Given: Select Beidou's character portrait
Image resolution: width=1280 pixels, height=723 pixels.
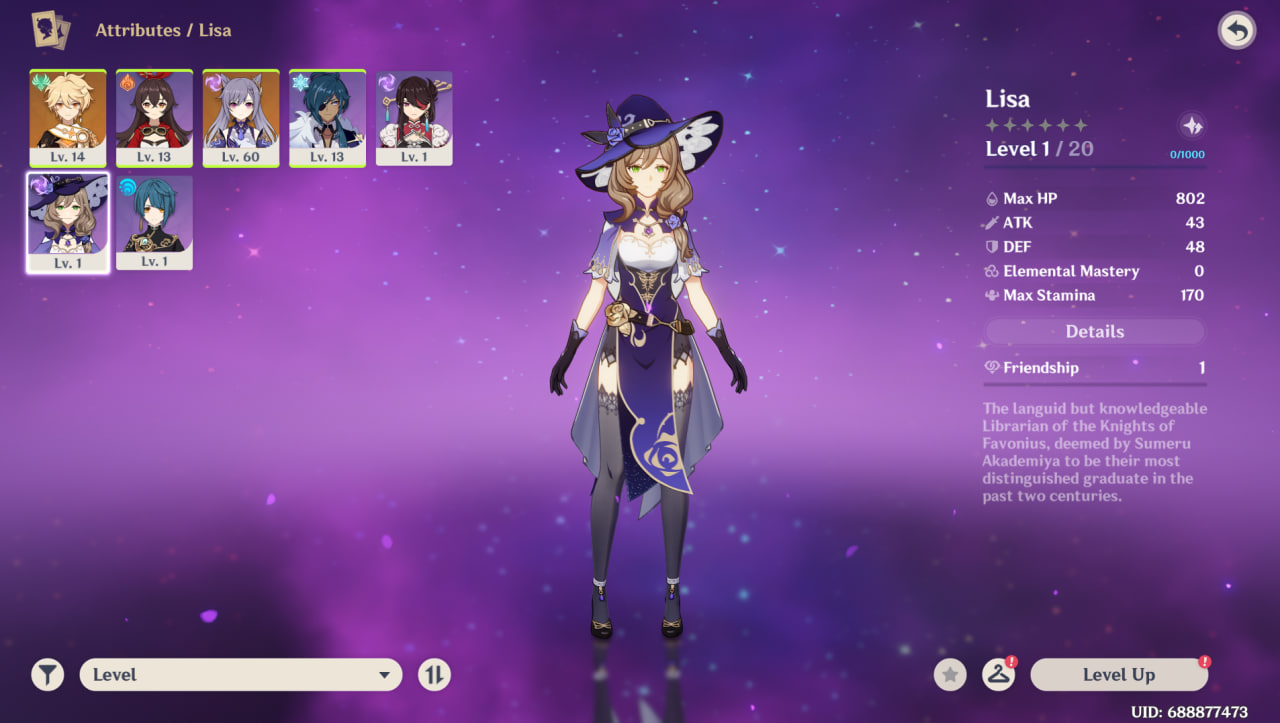Looking at the screenshot, I should (x=414, y=117).
